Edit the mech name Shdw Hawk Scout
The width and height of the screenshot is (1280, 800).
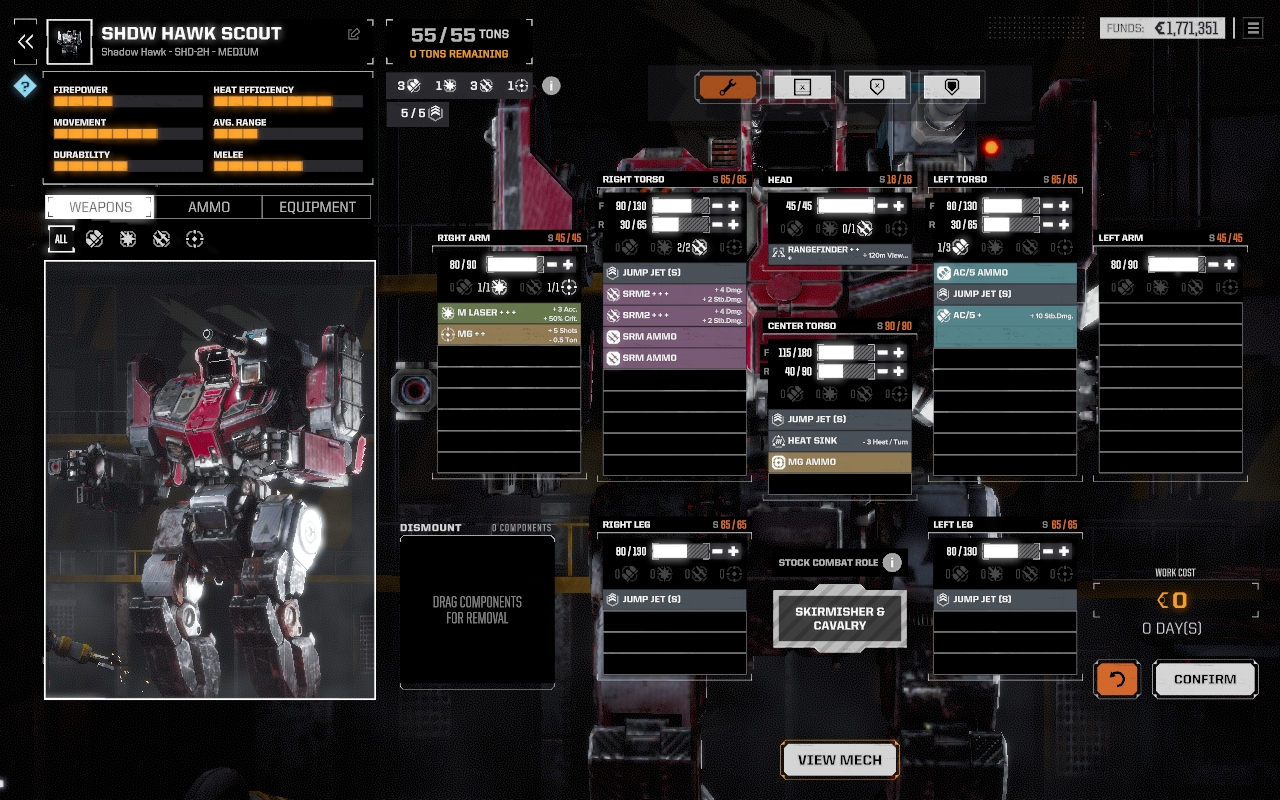tap(354, 34)
